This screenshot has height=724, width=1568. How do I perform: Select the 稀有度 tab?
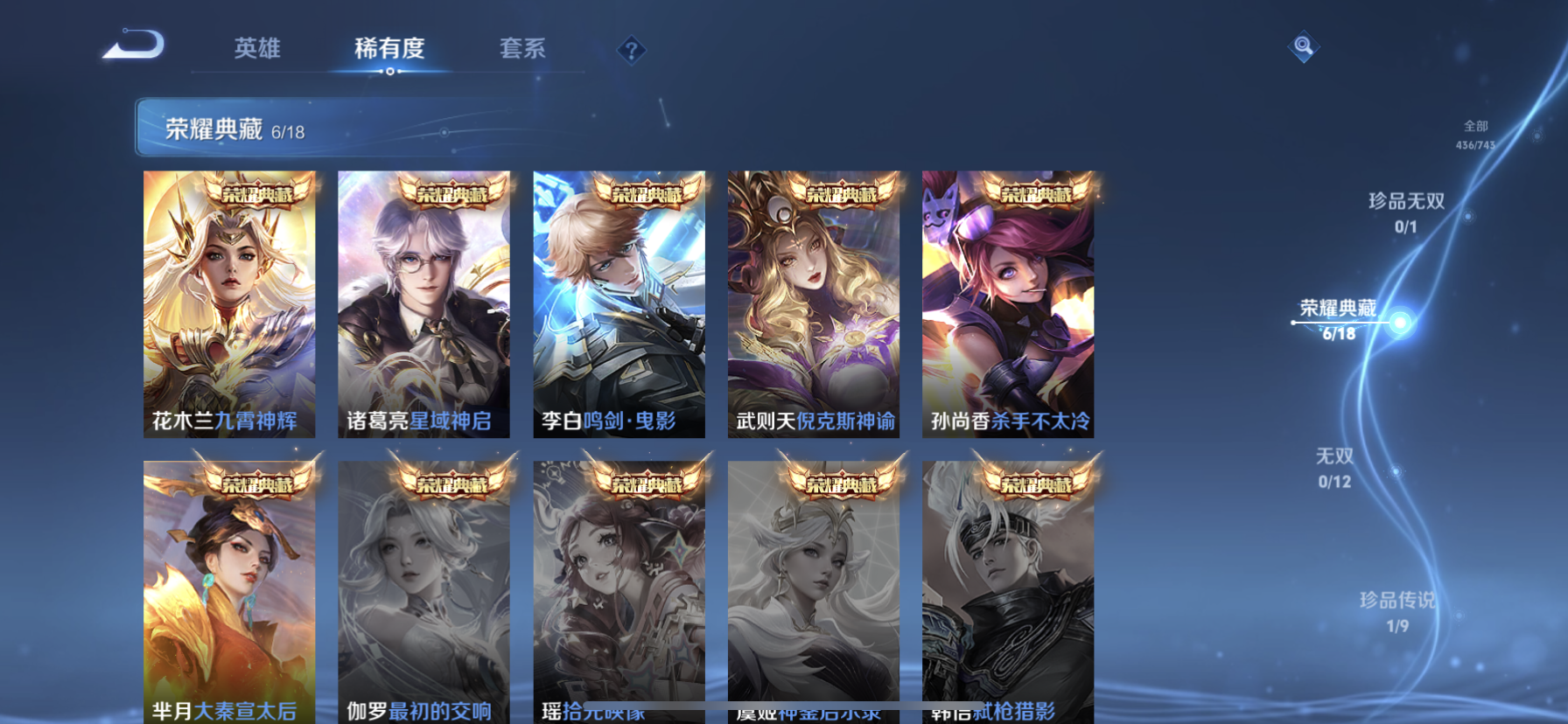tap(390, 50)
